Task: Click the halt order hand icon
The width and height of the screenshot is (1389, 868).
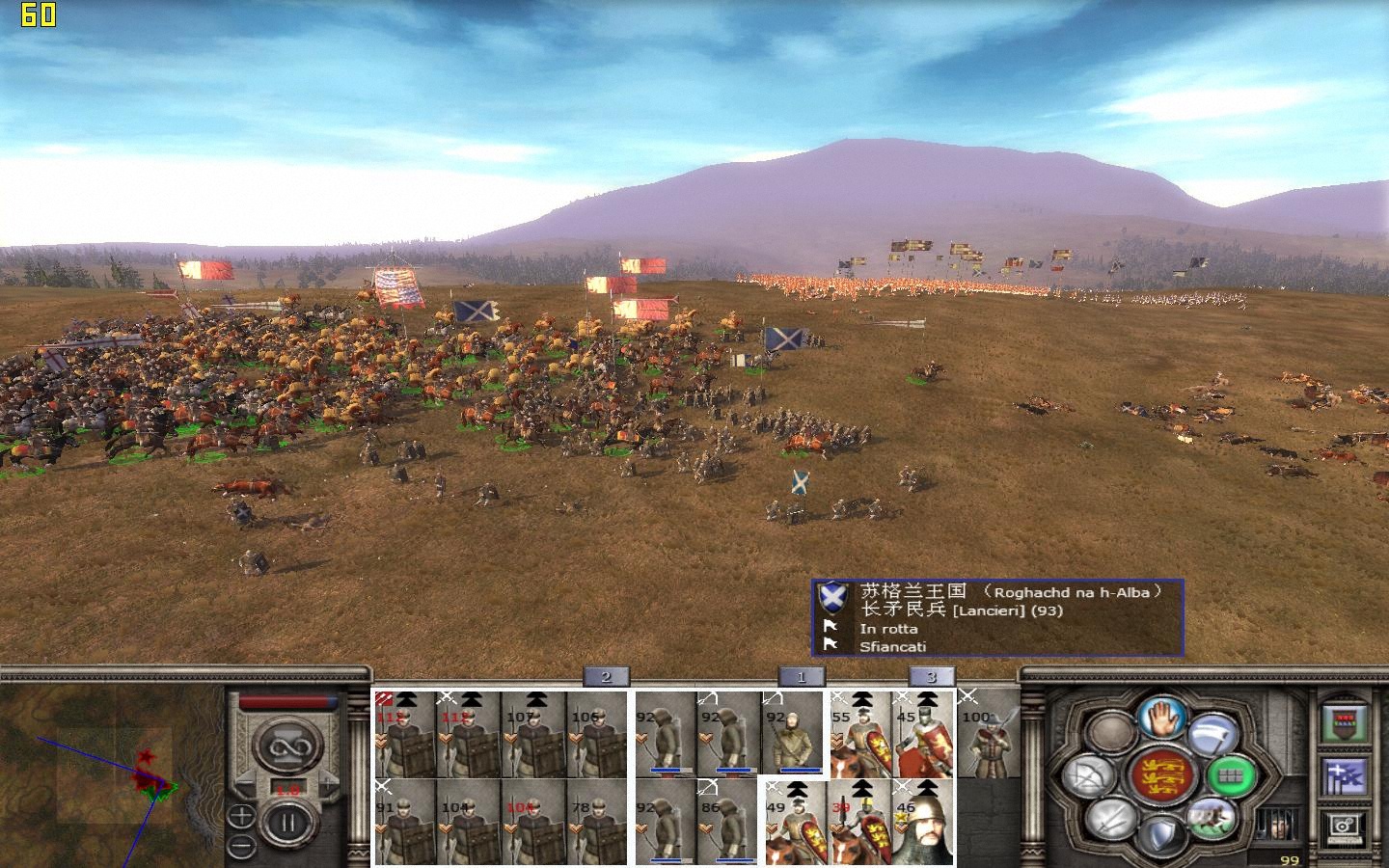Action: click(x=1161, y=717)
